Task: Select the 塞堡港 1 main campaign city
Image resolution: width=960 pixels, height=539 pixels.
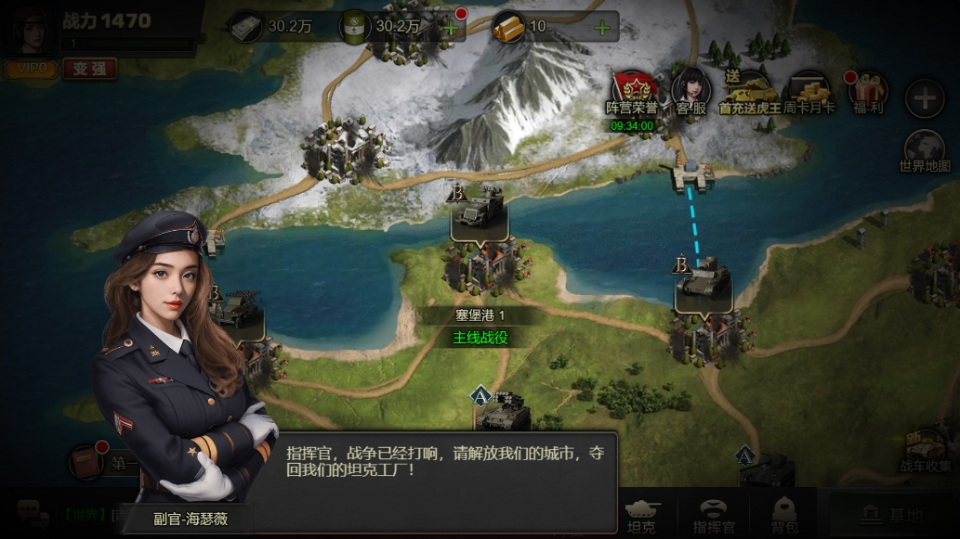Action: click(x=481, y=265)
